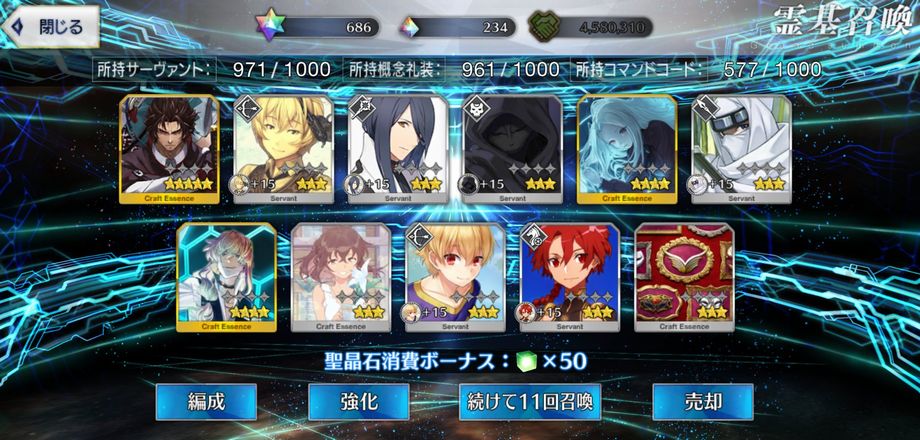Select the five-star brown-haired man Craft Essence card

click(167, 148)
